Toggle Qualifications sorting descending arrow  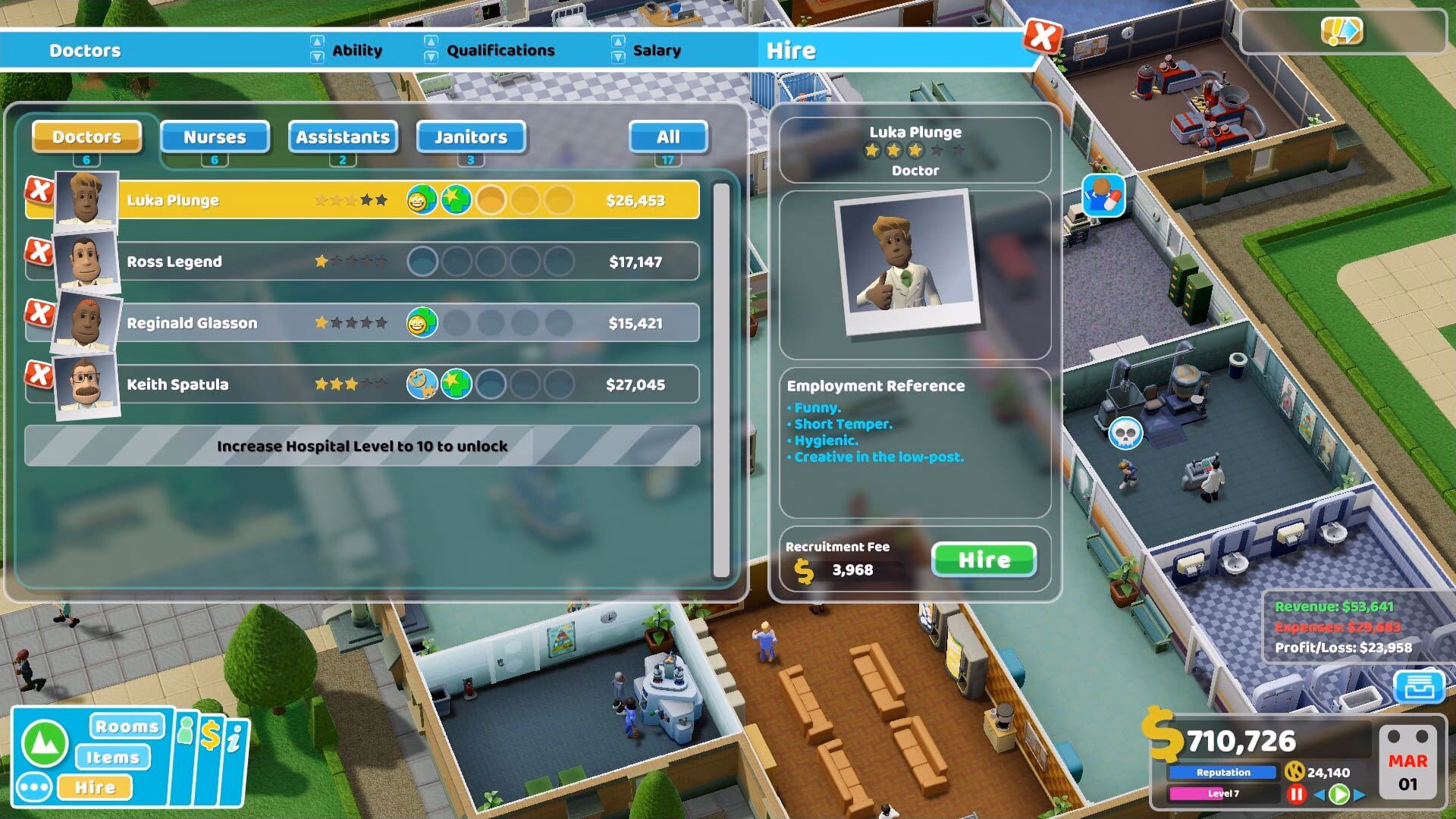pos(431,55)
